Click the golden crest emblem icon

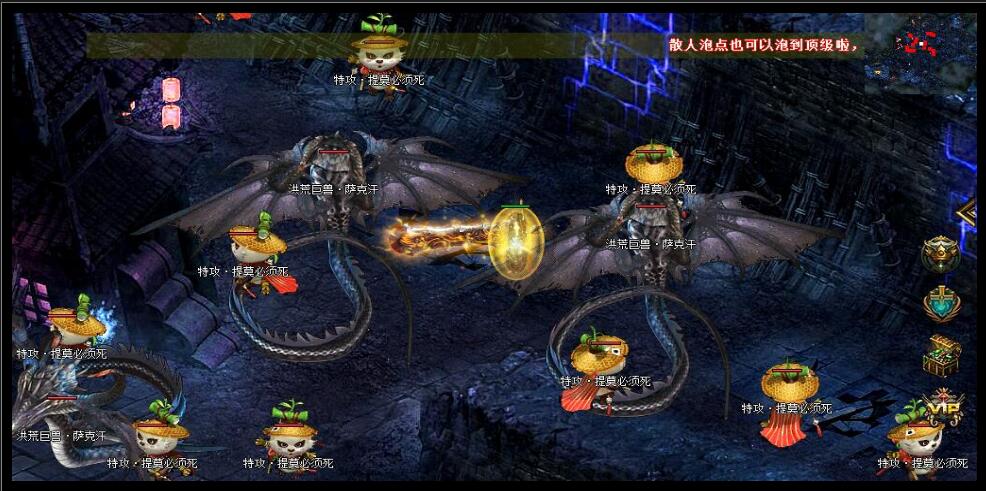(940, 254)
